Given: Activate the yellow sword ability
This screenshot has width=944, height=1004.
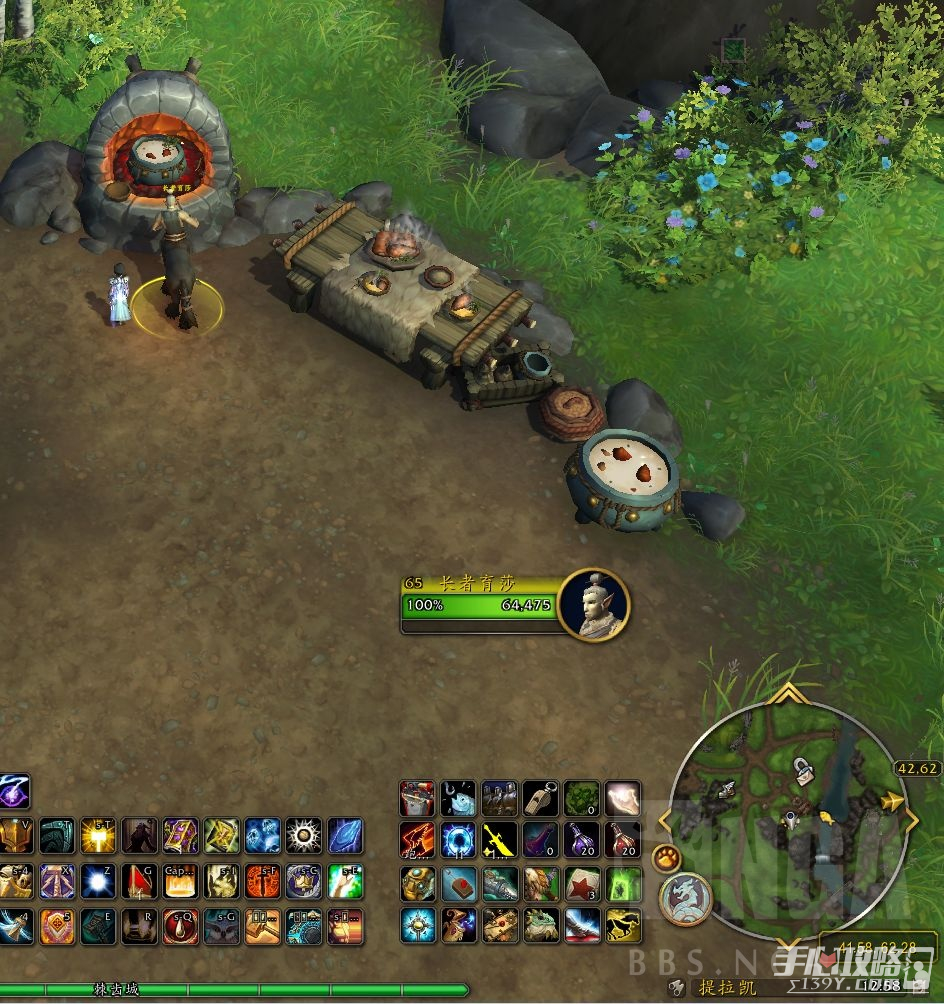Looking at the screenshot, I should [x=500, y=840].
